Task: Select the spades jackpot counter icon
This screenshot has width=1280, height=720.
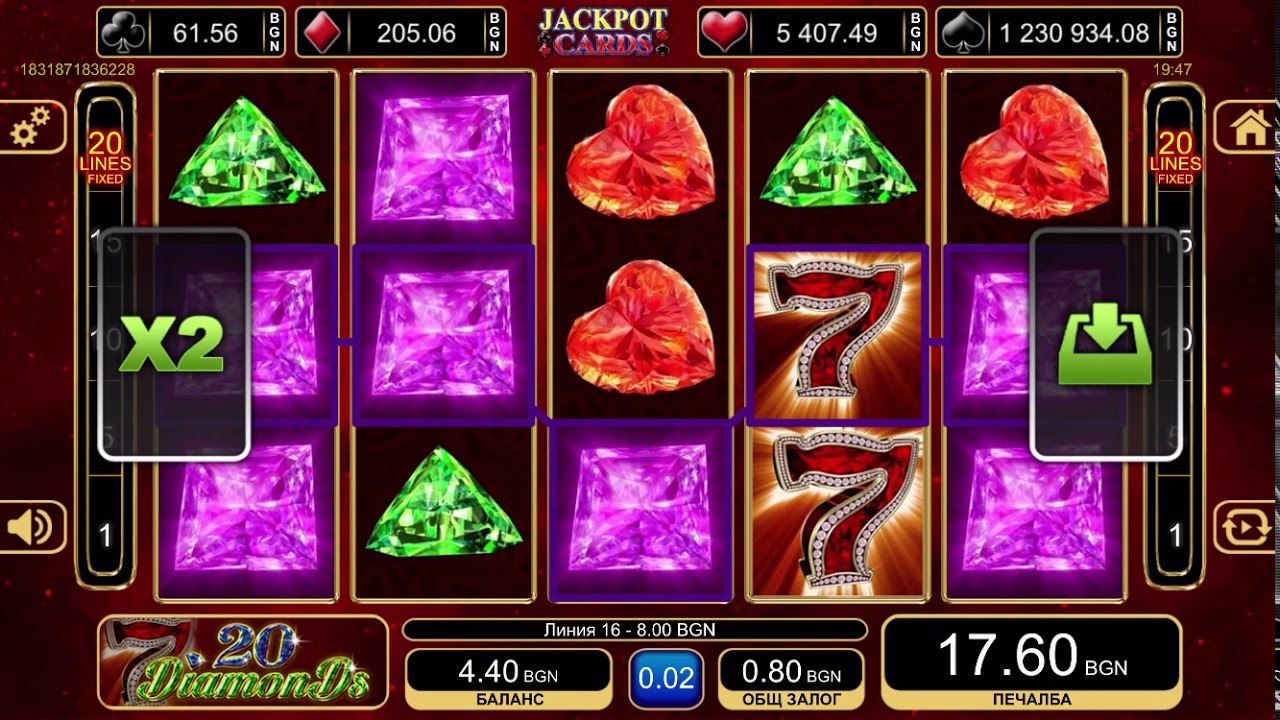Action: 963,31
